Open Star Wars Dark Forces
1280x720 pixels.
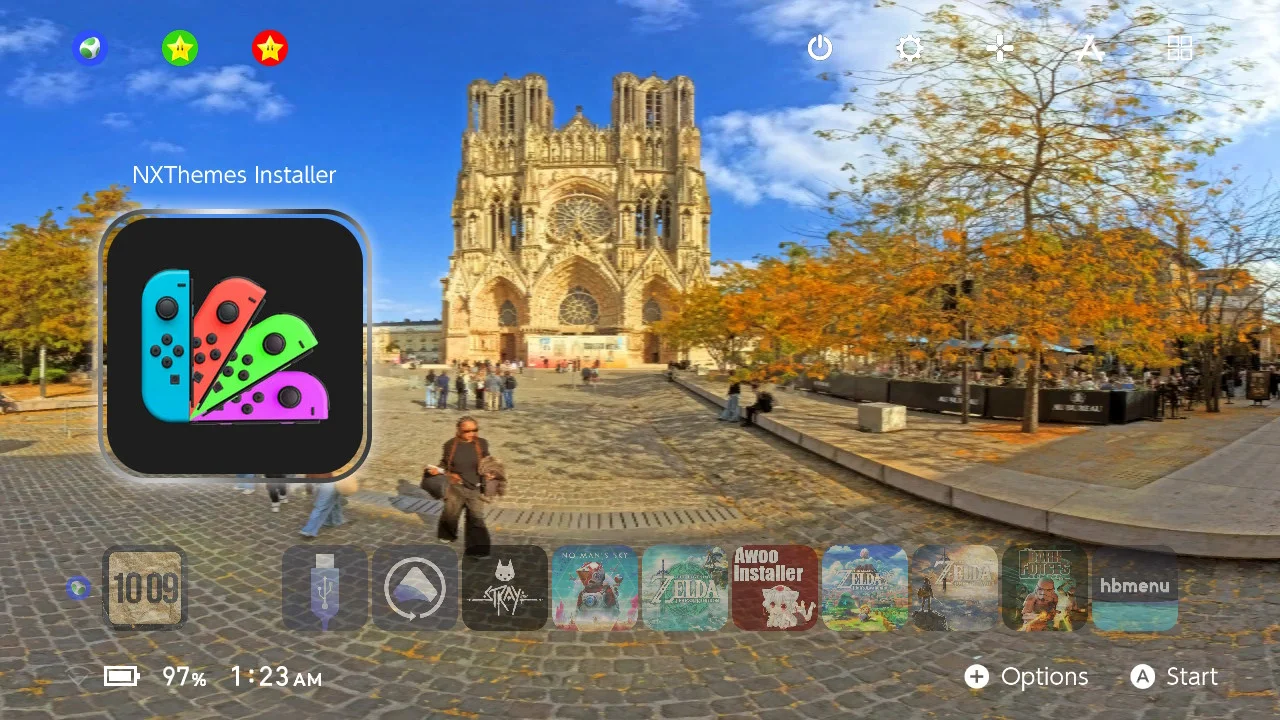click(1044, 588)
